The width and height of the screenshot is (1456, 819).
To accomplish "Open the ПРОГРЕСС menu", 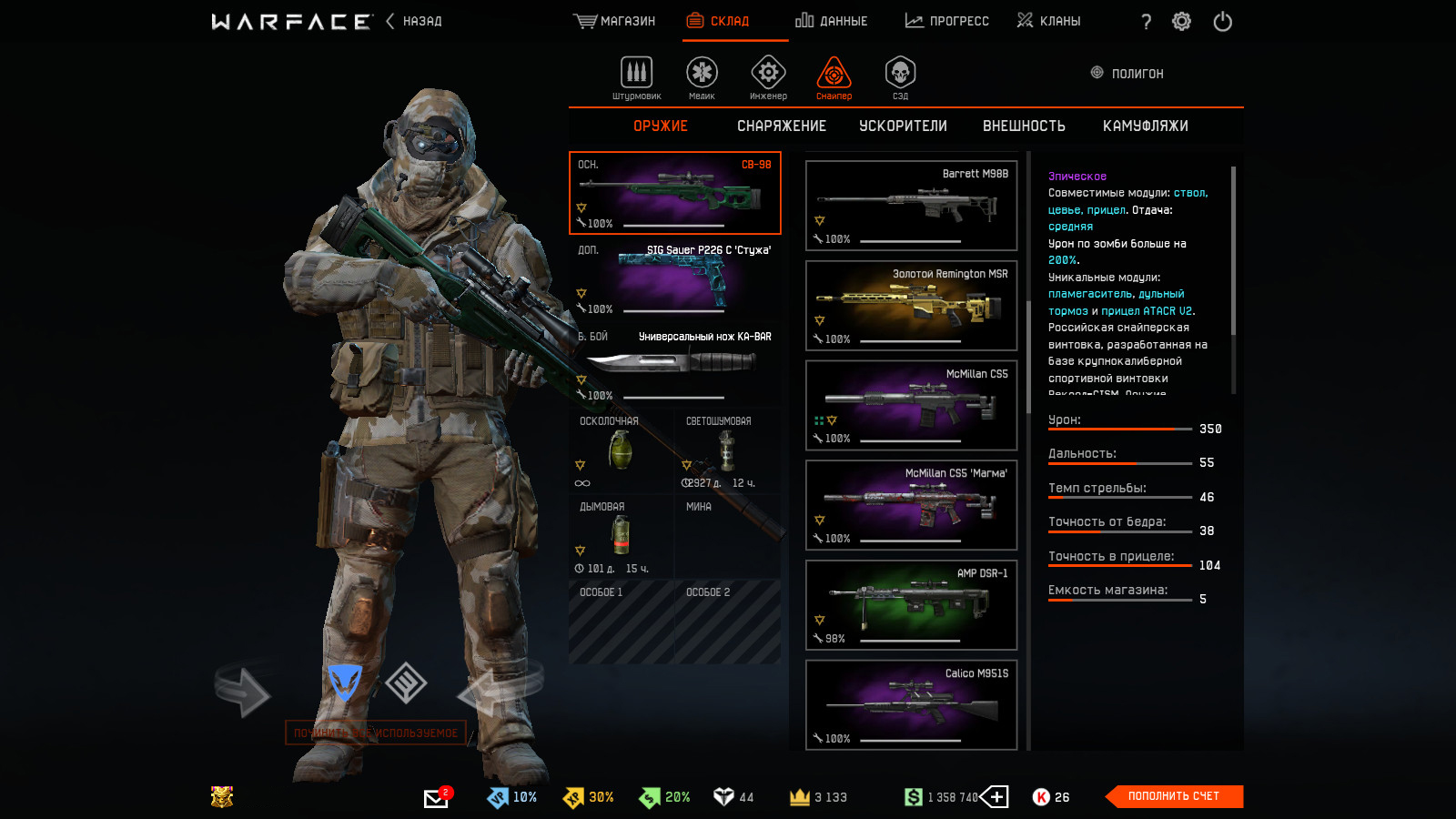I will 947,21.
